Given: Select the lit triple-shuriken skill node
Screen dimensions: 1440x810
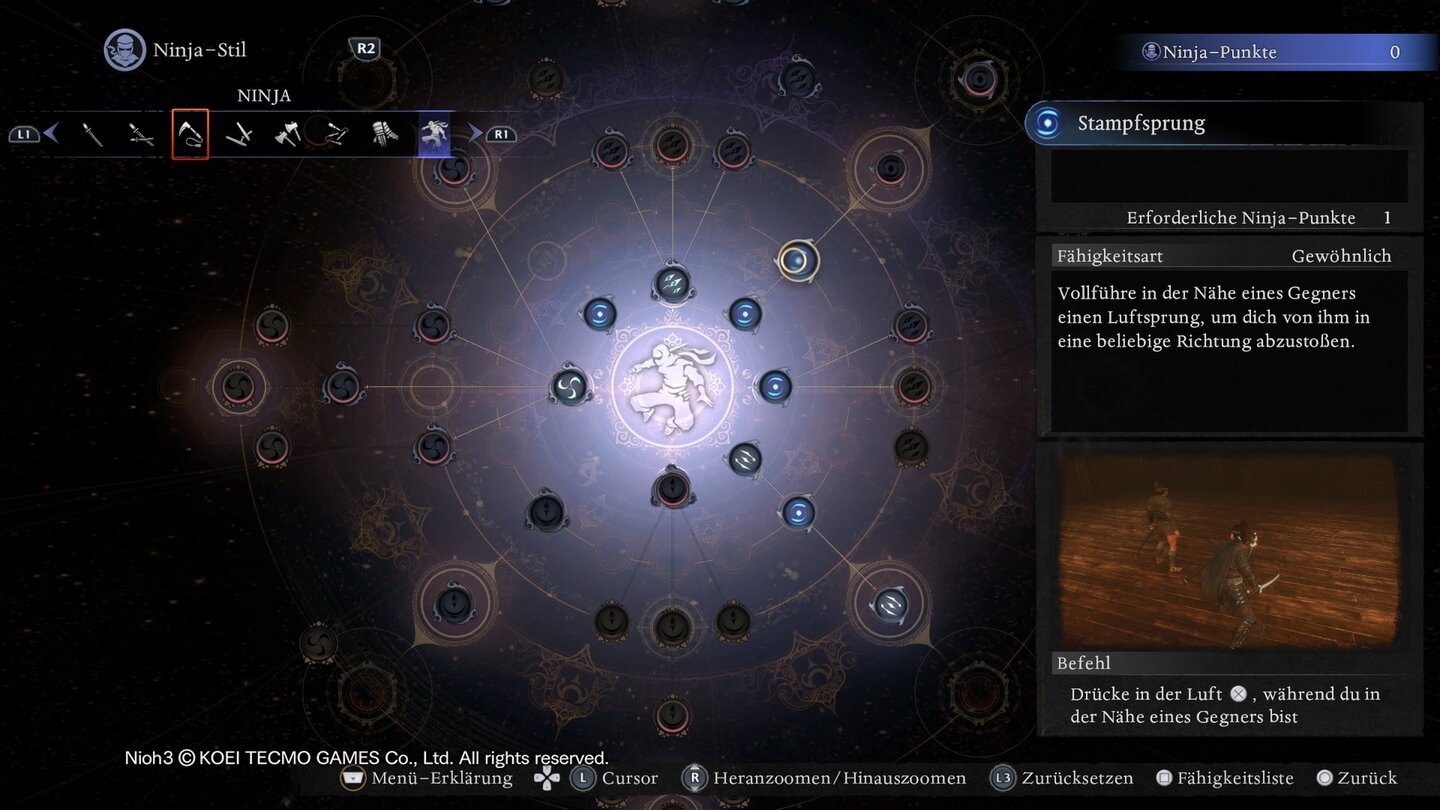Looking at the screenshot, I should (x=672, y=284).
